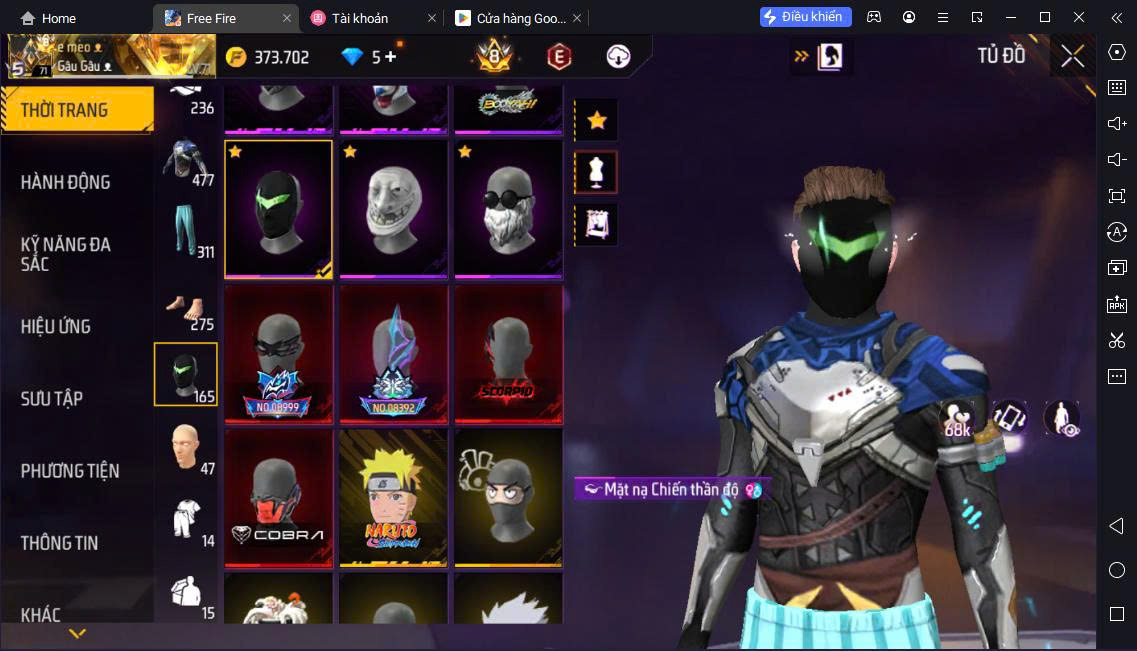
Task: Choose the mask numbered NO.08392
Action: [x=393, y=353]
